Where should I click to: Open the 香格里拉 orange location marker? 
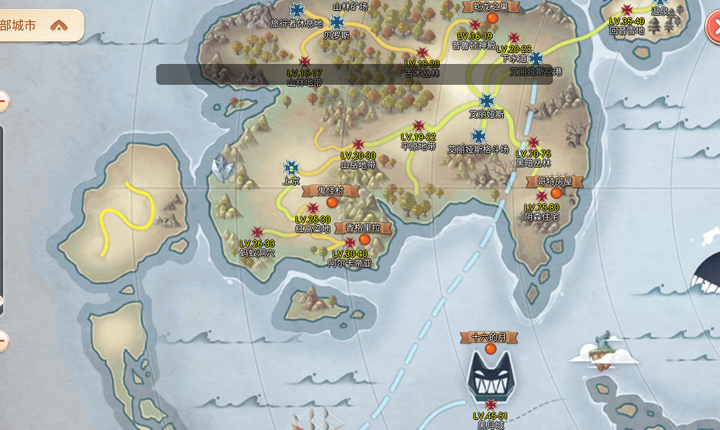coord(365,239)
